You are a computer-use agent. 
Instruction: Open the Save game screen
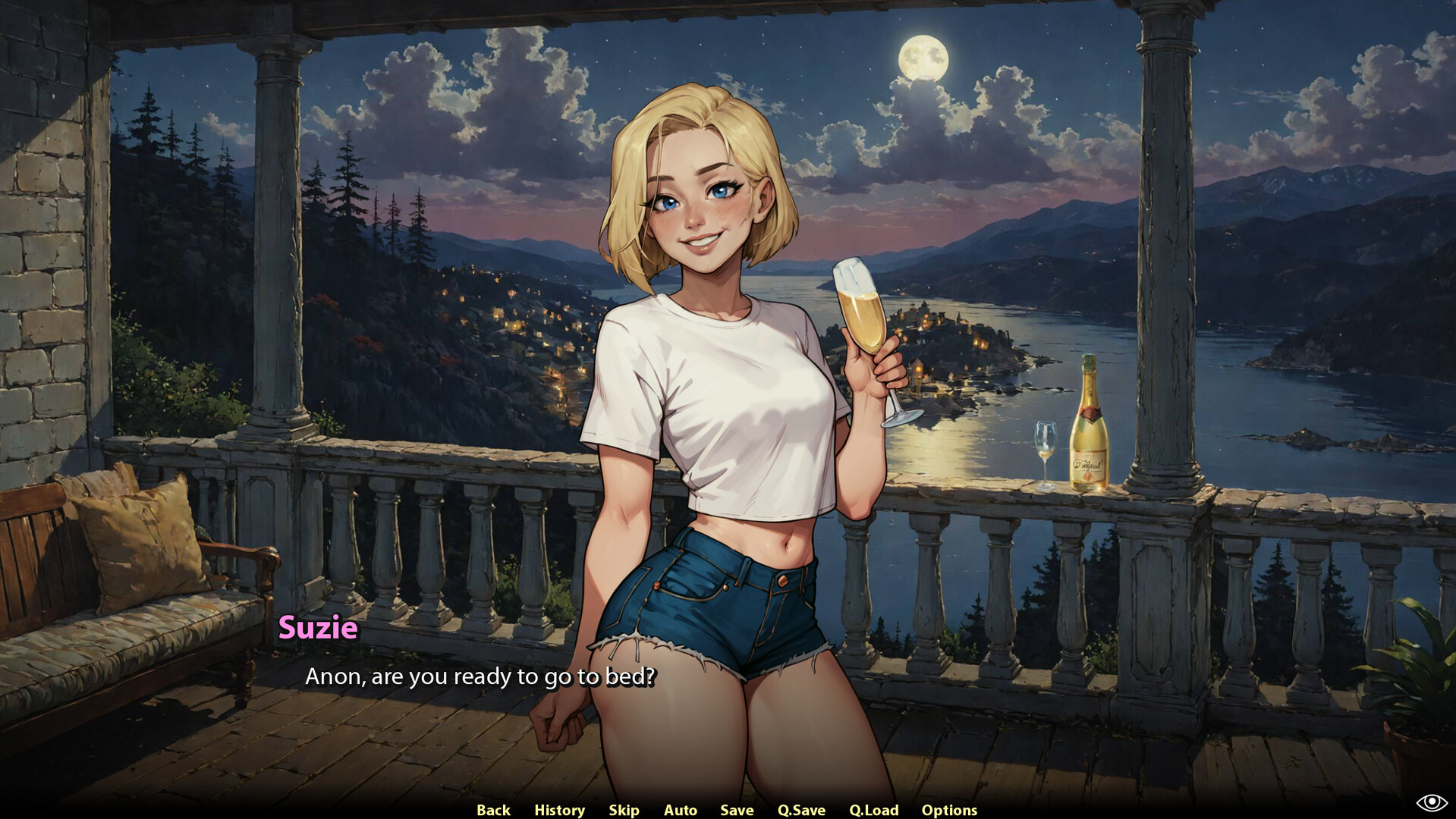point(736,809)
